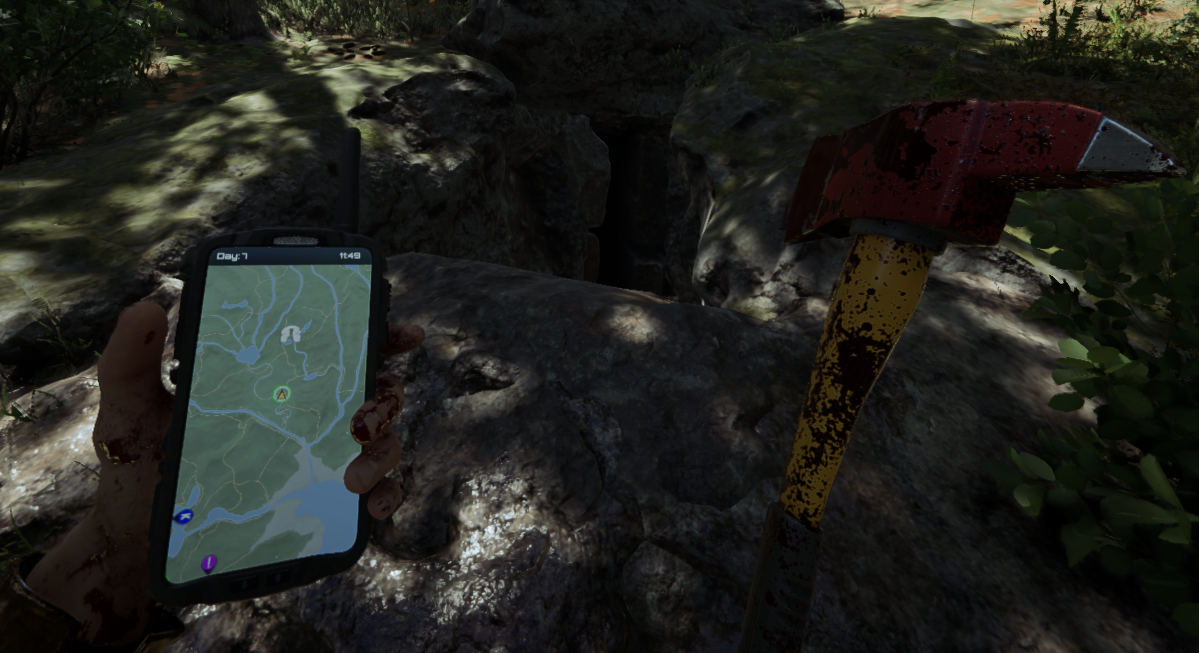1199x653 pixels.
Task: Click the blue marker on the GPS map
Action: (183, 516)
